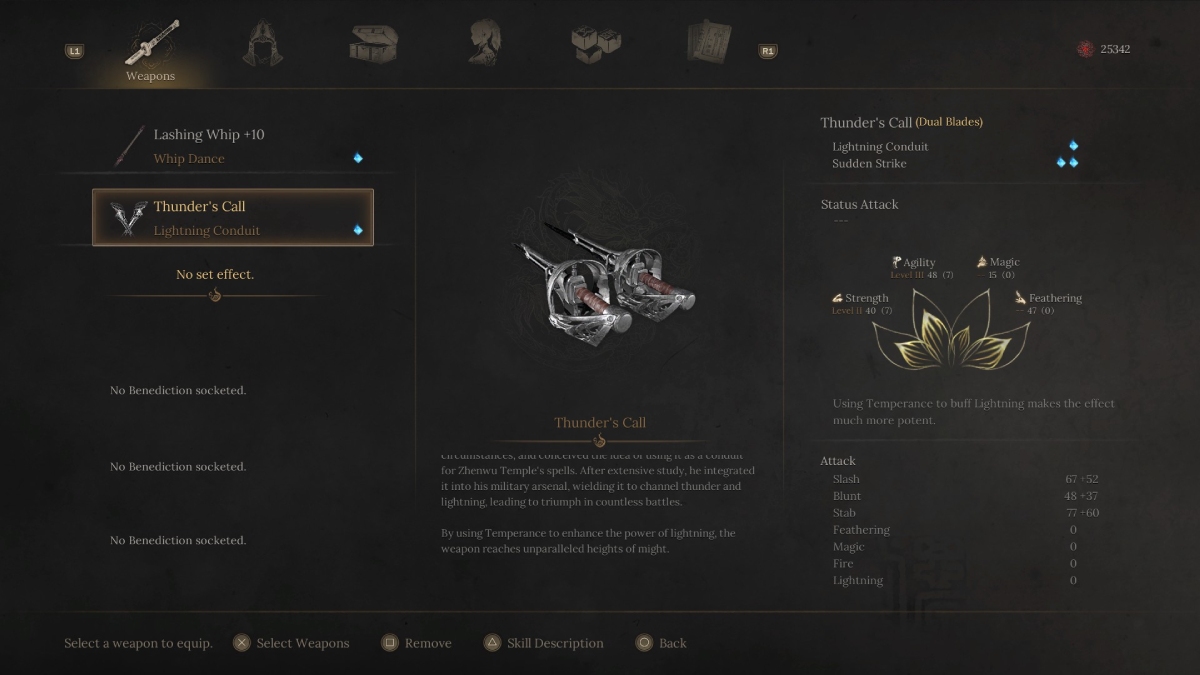Open the helmet armor tab
Screen dimensions: 1200x675
pos(263,44)
